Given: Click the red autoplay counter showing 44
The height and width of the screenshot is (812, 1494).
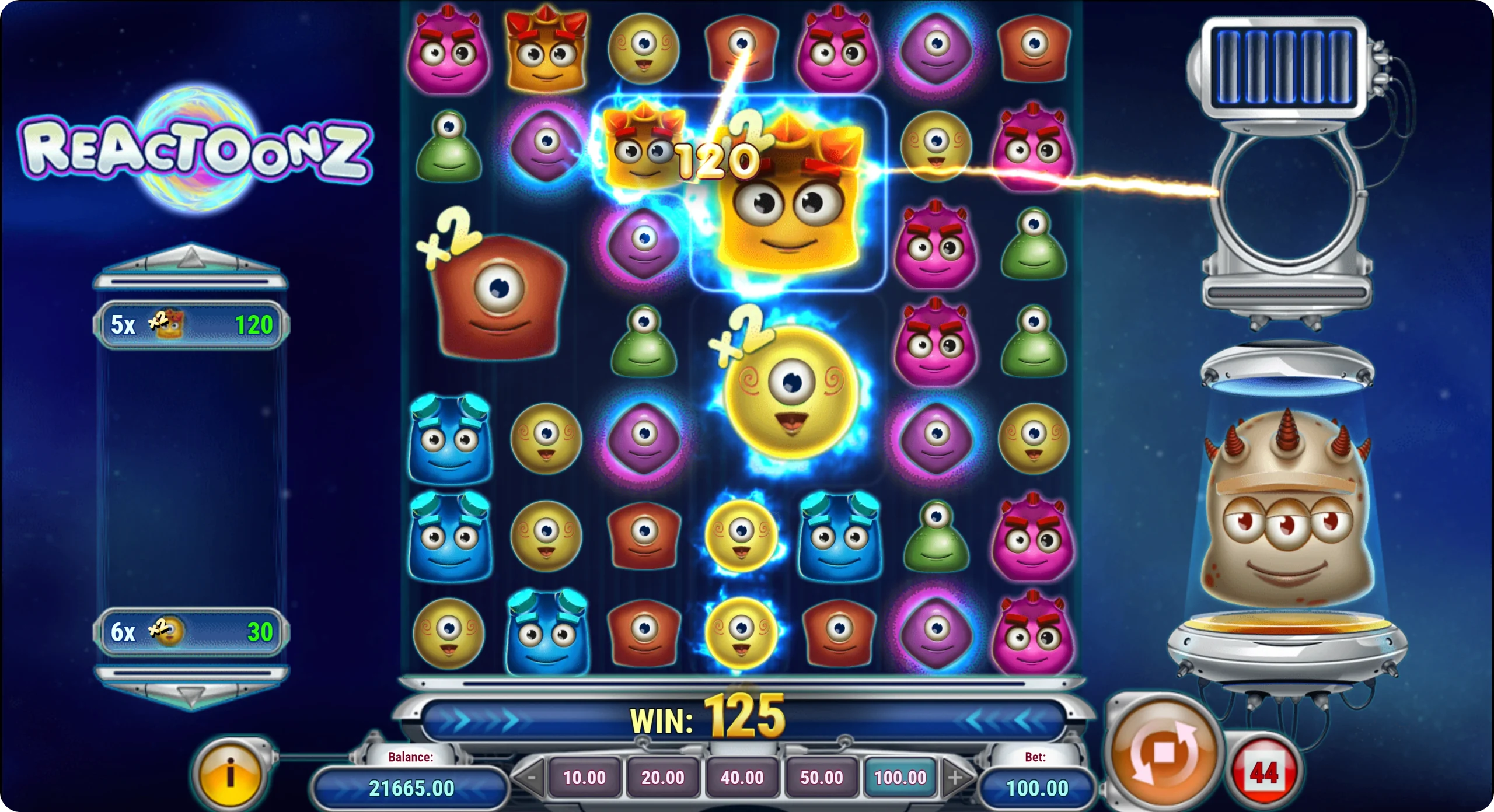Looking at the screenshot, I should (1263, 773).
